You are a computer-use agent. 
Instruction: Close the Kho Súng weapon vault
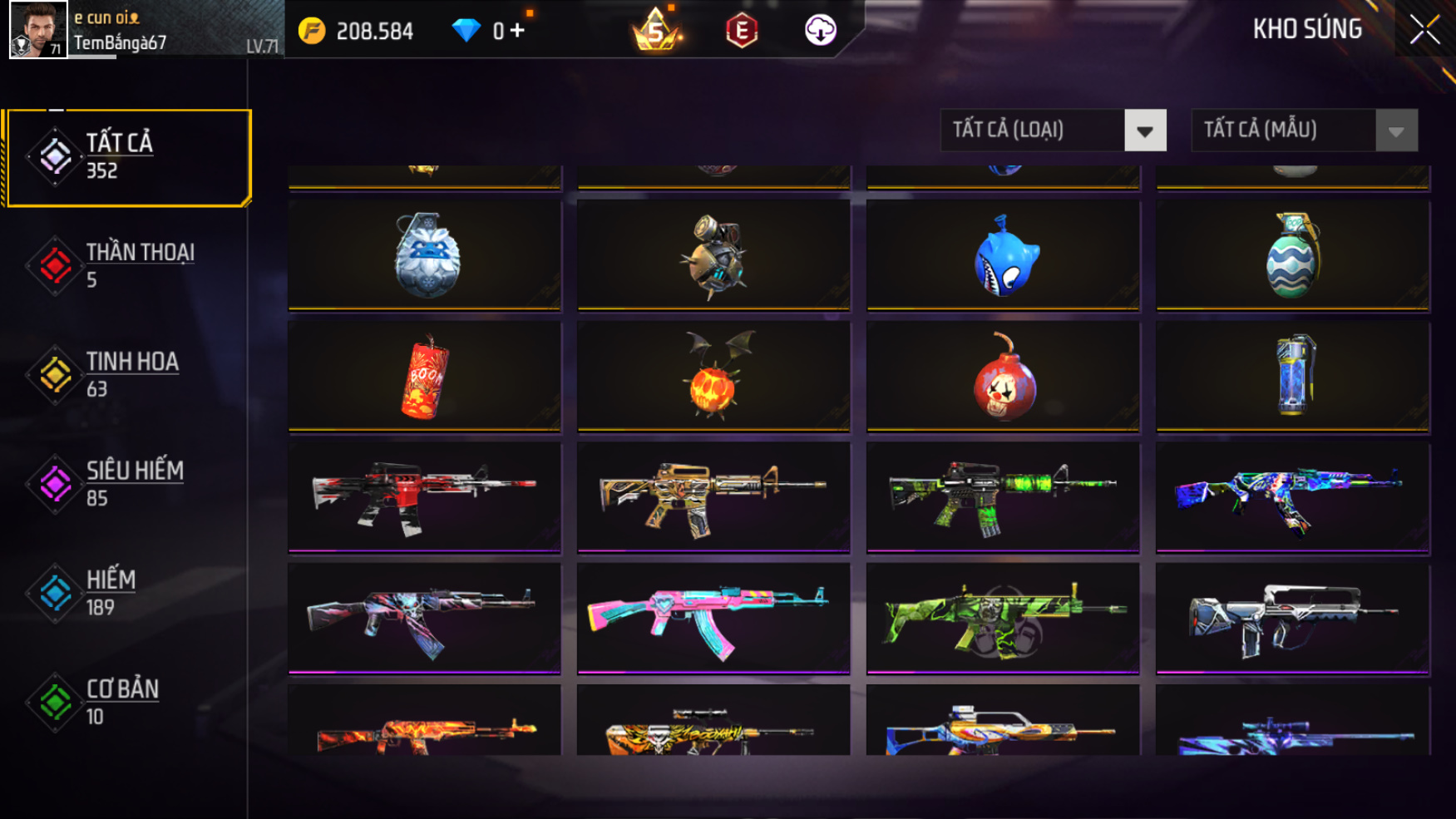pos(1424,30)
